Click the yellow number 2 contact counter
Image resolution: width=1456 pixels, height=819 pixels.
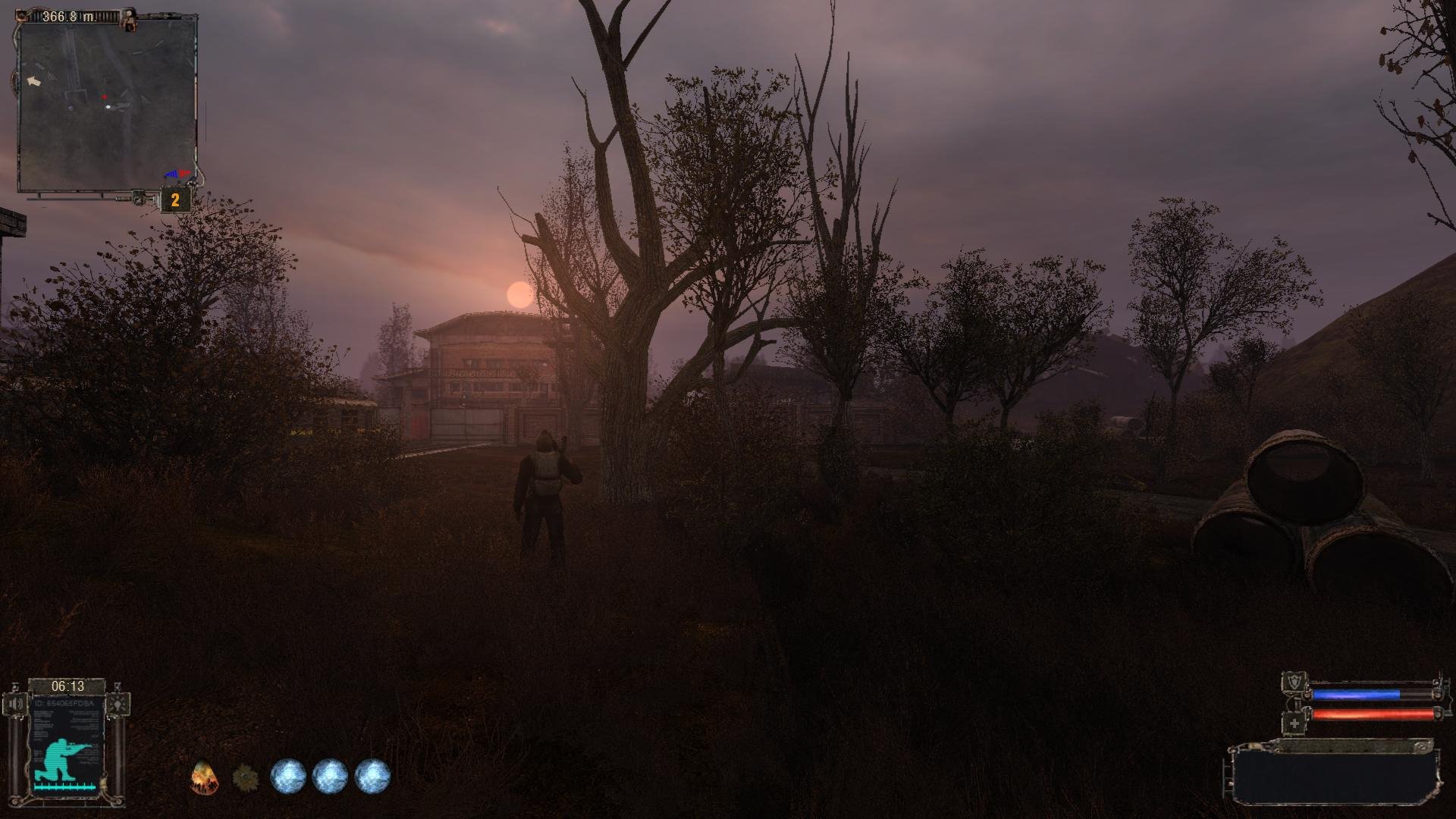coord(175,200)
